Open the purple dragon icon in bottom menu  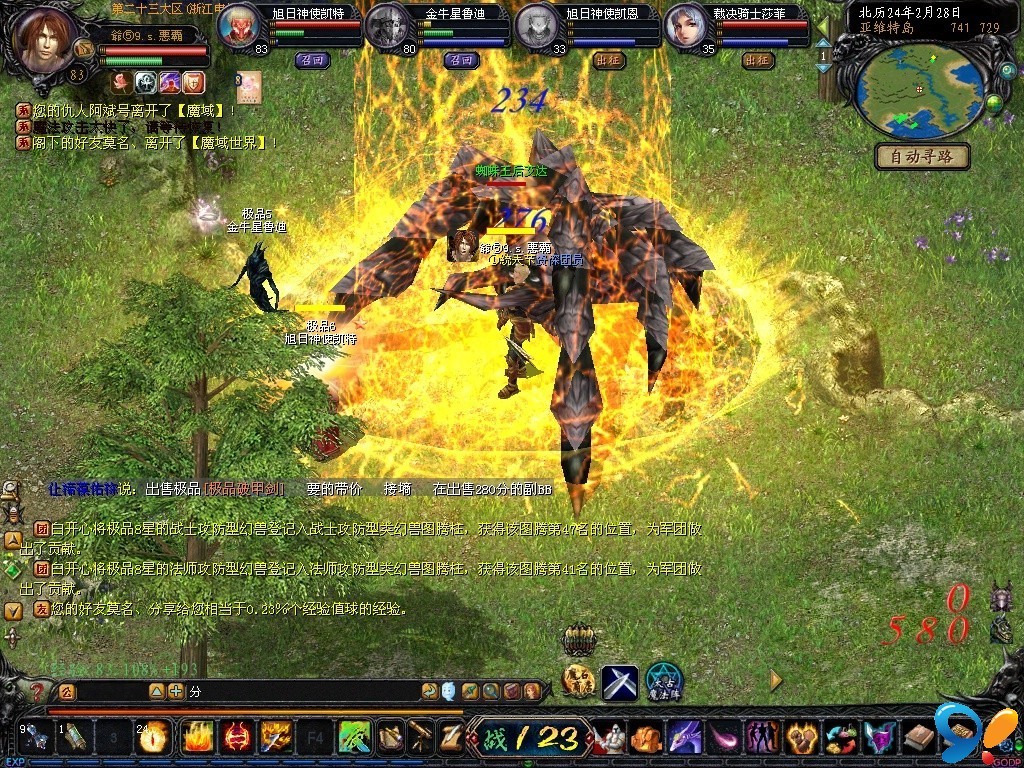685,738
